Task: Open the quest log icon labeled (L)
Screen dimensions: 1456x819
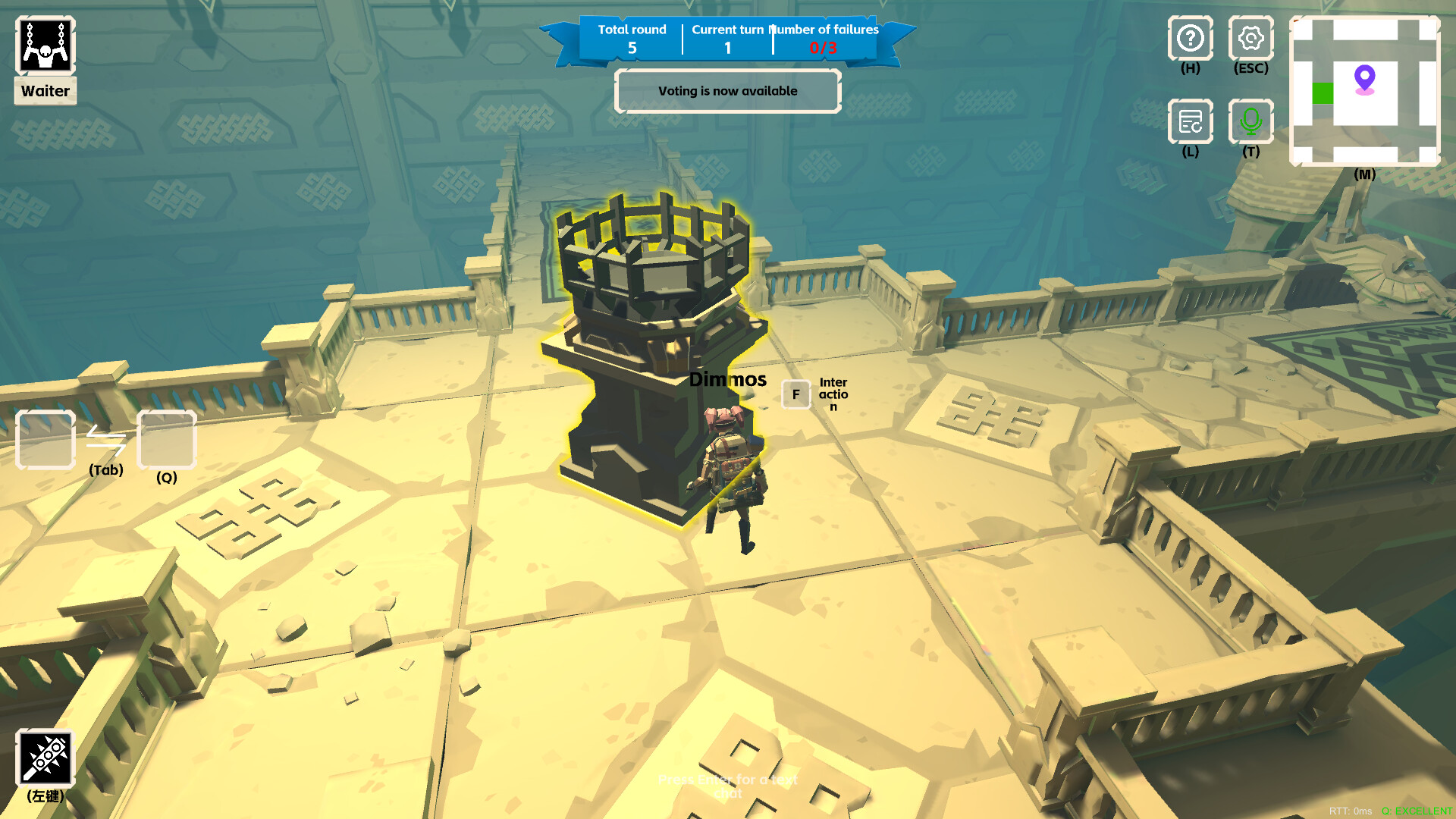Action: click(x=1190, y=123)
